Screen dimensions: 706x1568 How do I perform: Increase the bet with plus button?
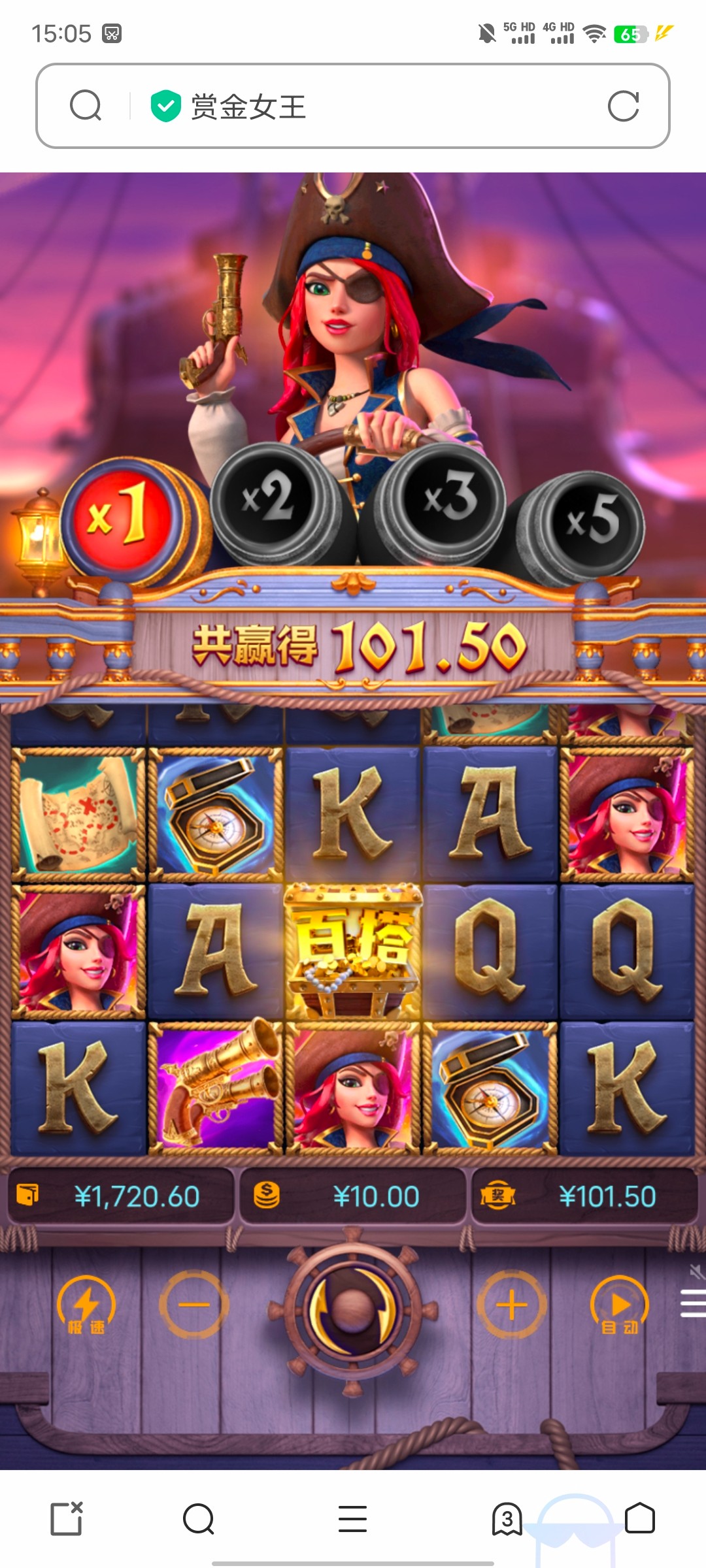511,1305
